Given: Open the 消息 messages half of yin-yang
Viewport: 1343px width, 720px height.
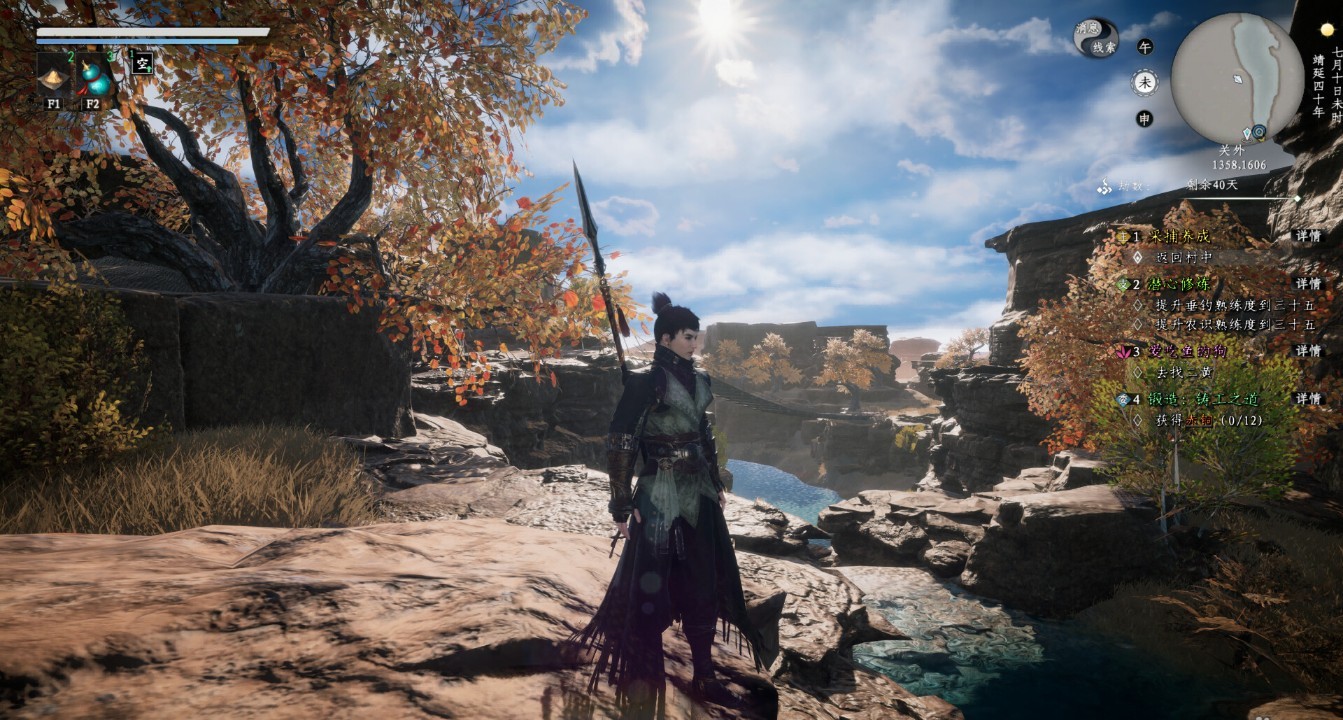Looking at the screenshot, I should 1087,30.
